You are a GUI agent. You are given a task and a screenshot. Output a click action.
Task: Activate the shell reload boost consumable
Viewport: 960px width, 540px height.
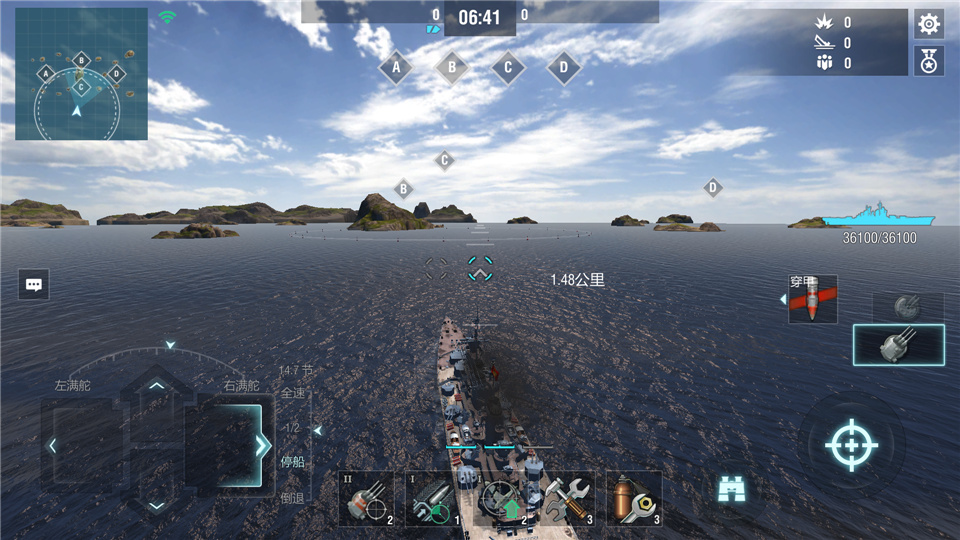pos(433,499)
